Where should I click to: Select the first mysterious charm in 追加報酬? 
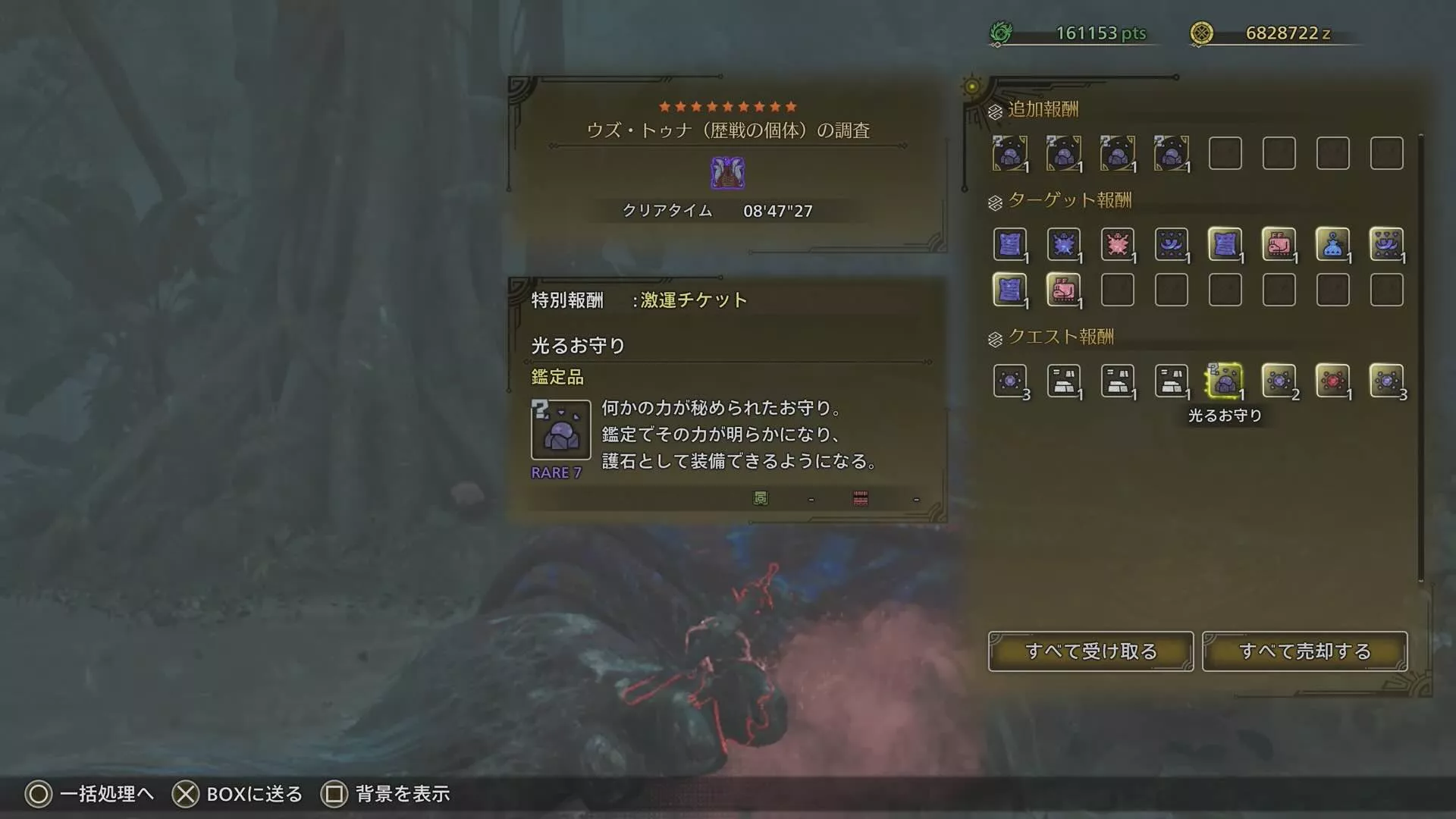point(1009,152)
